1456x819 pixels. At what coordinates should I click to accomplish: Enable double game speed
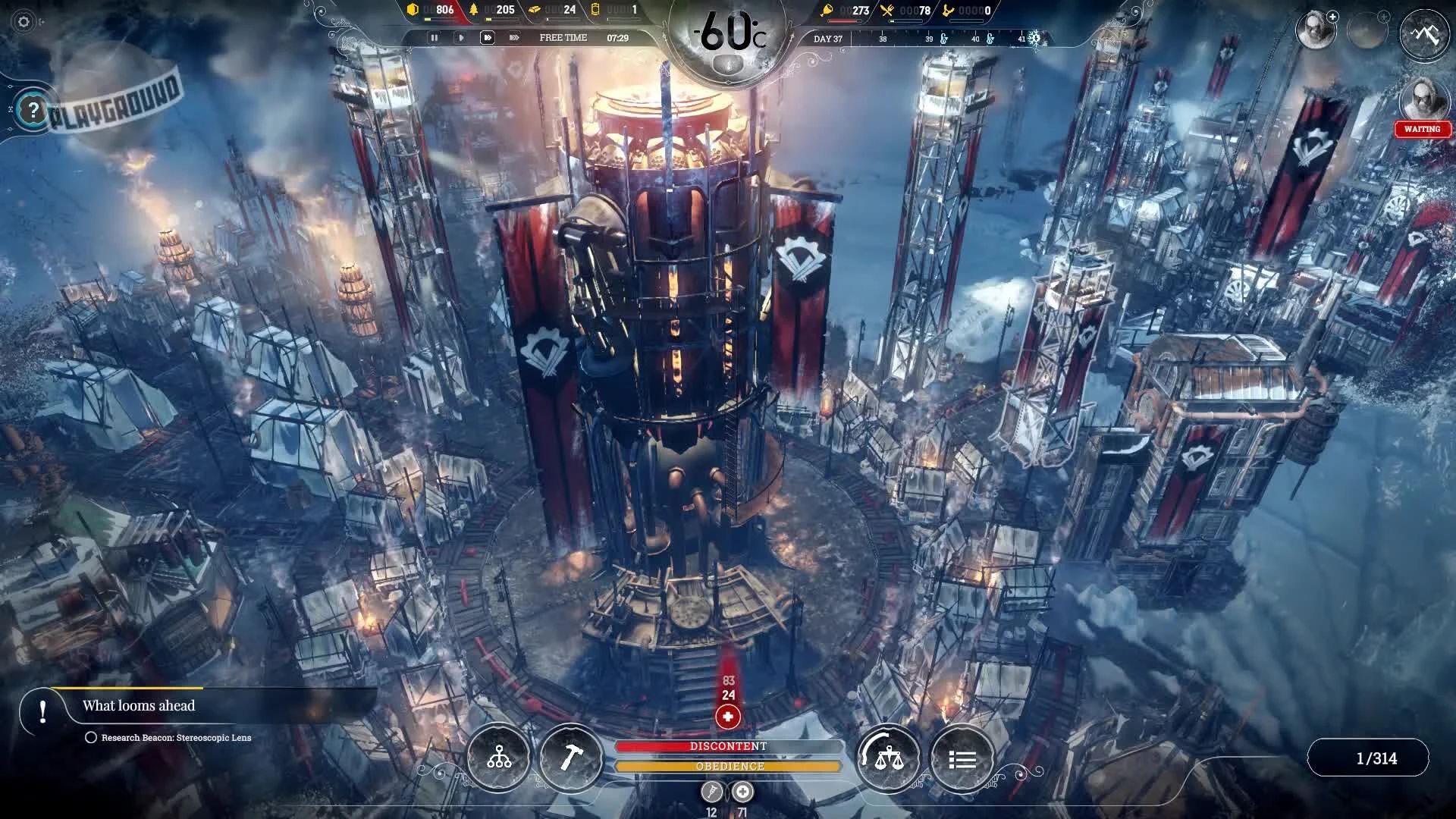489,36
